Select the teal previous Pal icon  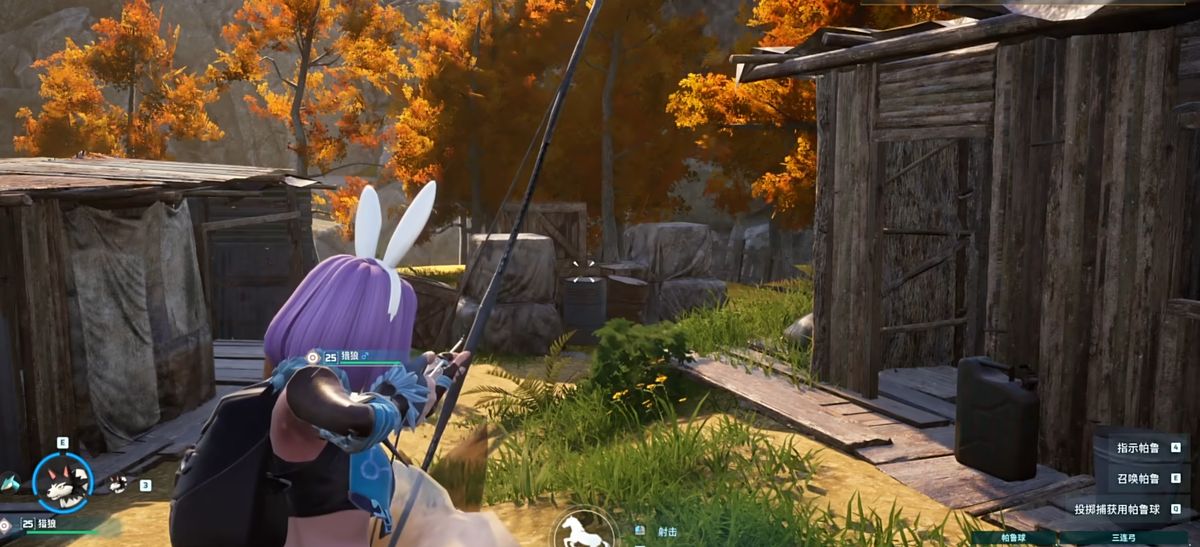point(10,482)
